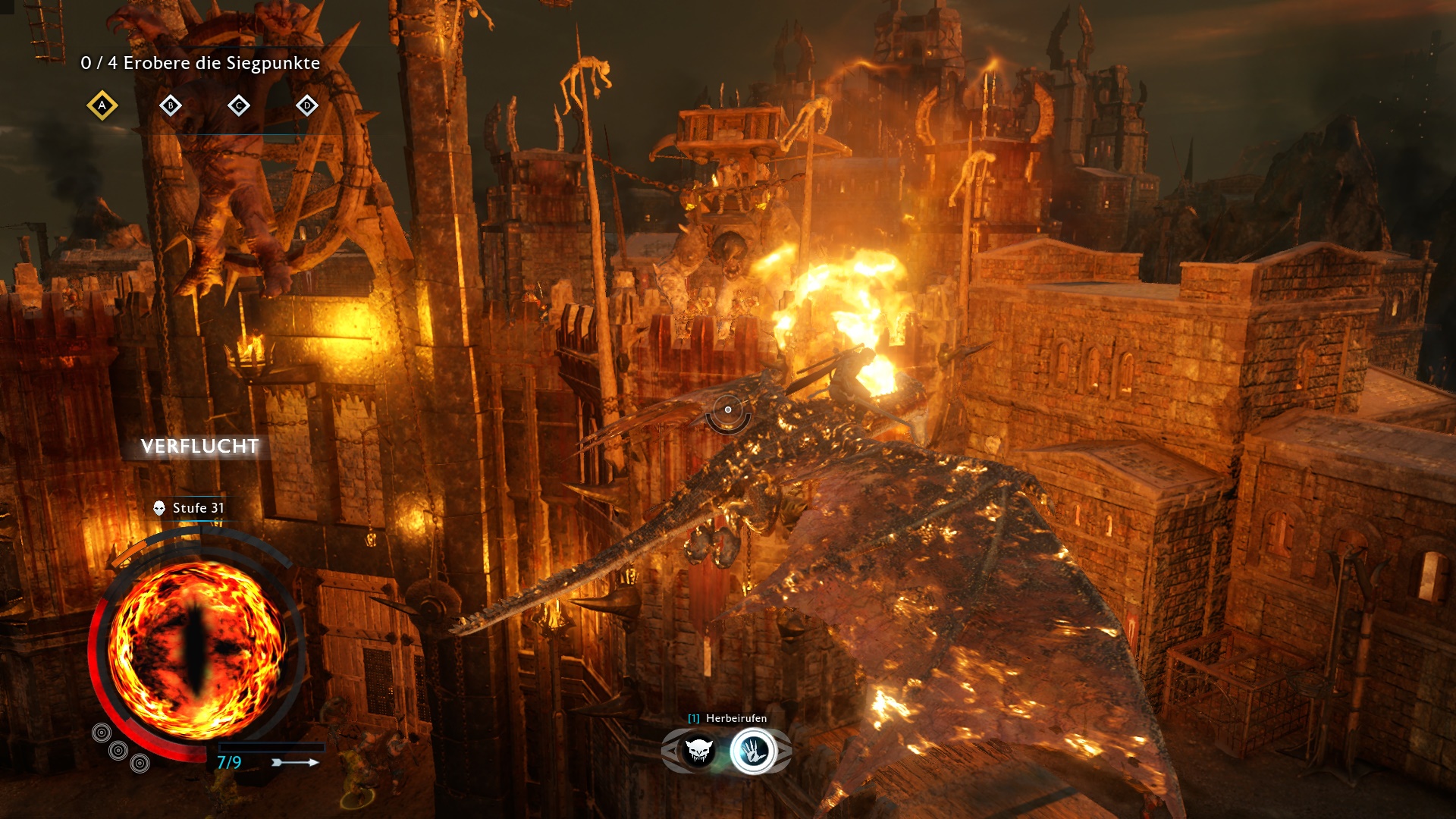Toggle Siegpunkt A's active marker
The height and width of the screenshot is (819, 1456).
[101, 106]
